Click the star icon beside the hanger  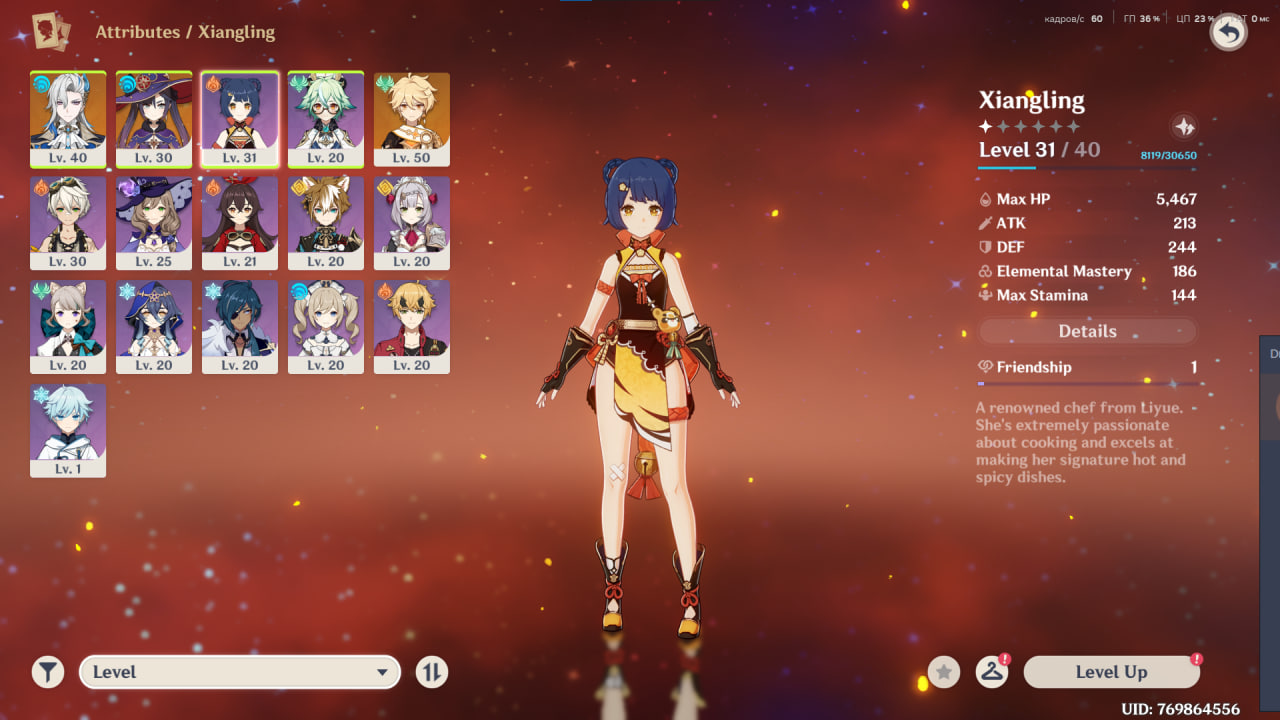tap(944, 672)
